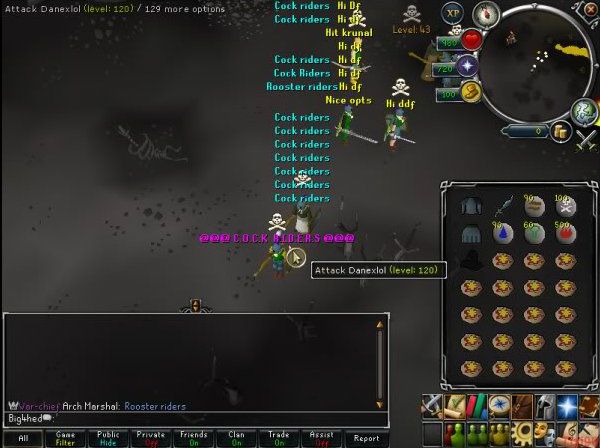
Task: Toggle the run energy boot orb
Action: click(472, 92)
